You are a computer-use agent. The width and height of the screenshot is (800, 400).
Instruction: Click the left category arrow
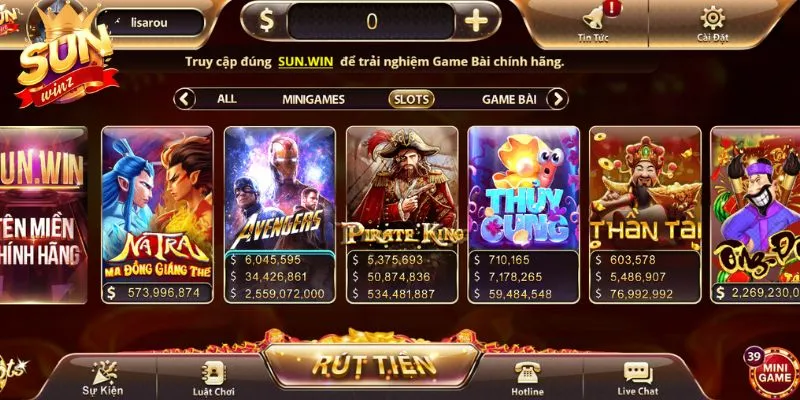point(185,99)
